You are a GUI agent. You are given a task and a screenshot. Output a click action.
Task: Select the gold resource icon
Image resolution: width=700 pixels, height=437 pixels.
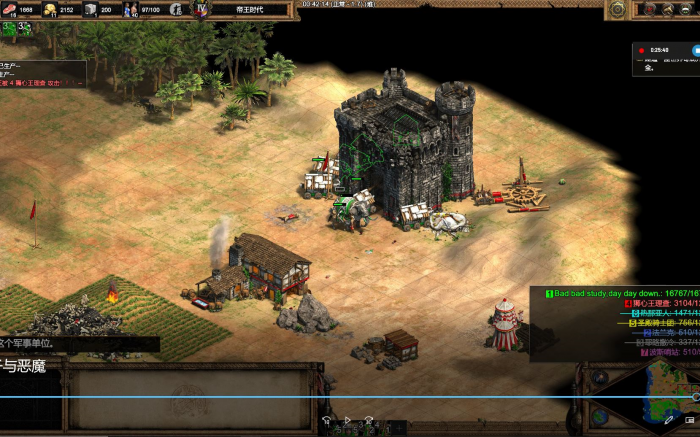coord(49,10)
